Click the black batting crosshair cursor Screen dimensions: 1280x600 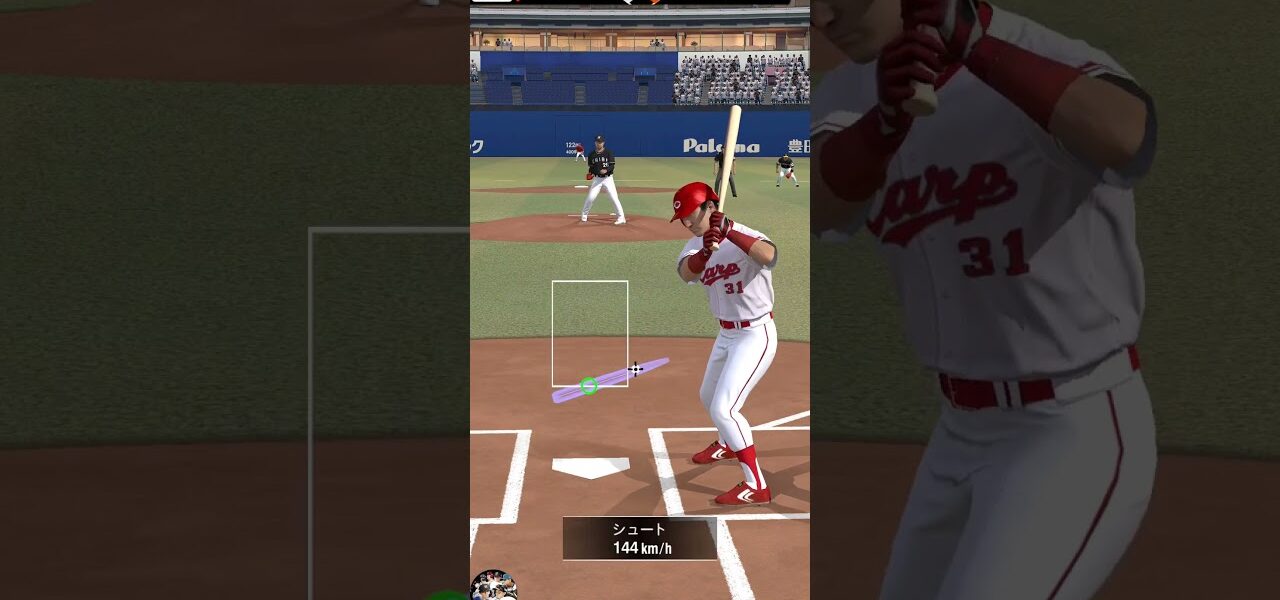[635, 369]
